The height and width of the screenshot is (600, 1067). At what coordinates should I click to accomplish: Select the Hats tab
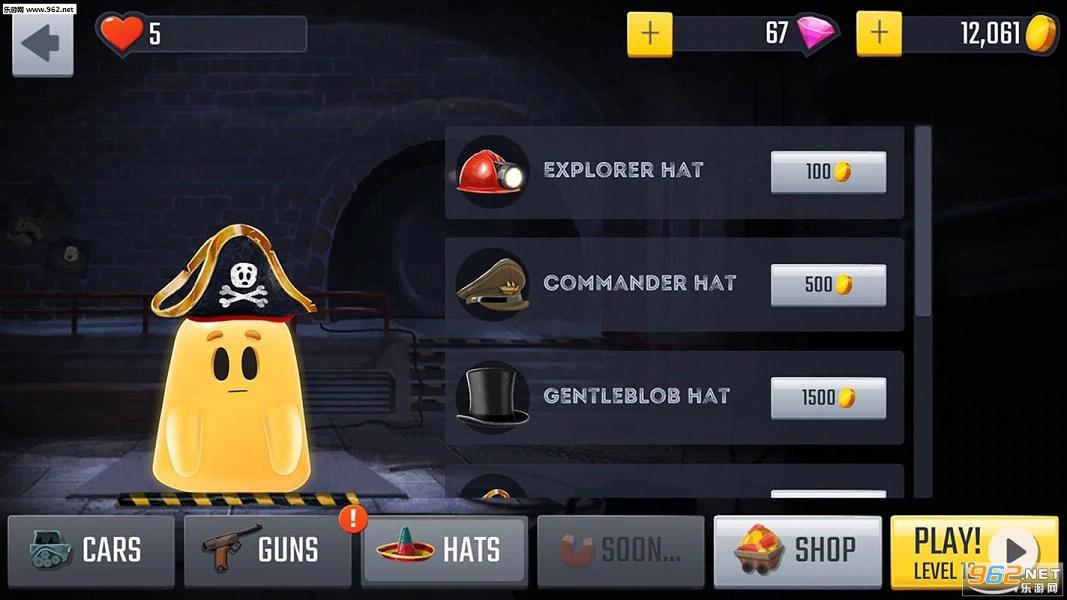pos(444,550)
